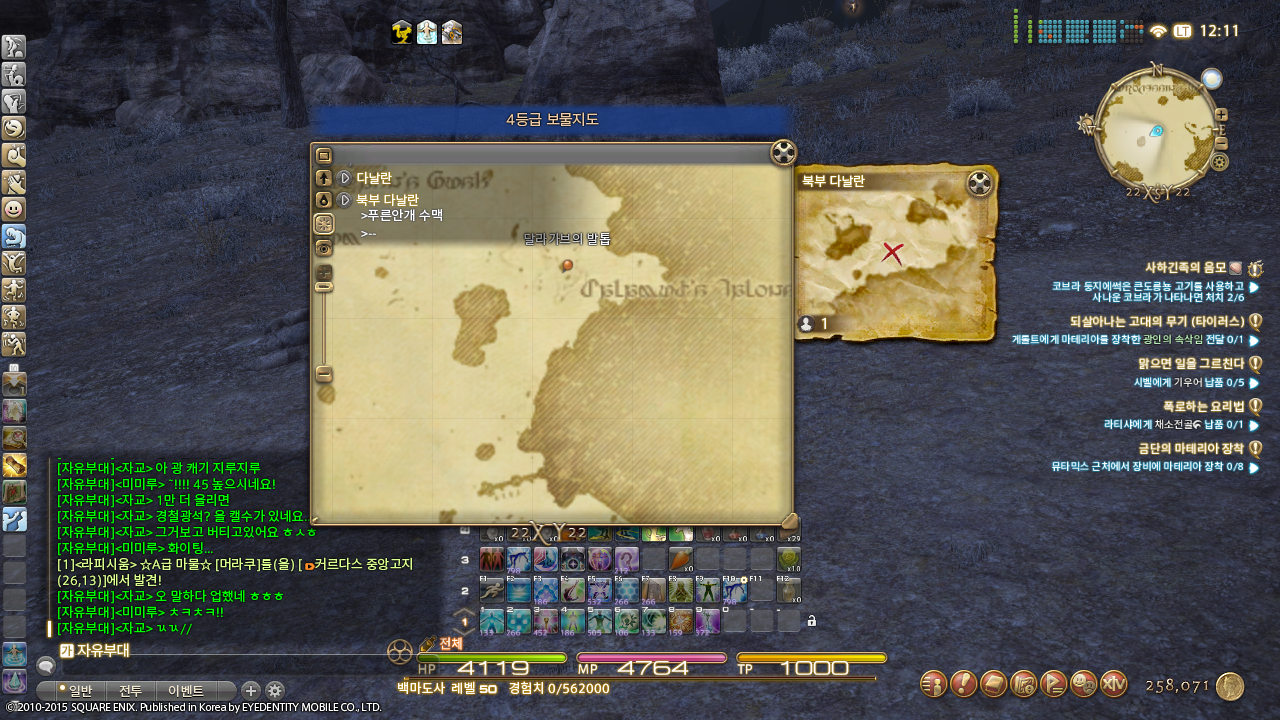Switch to the 일반 chat tab
Viewport: 1280px width, 720px height.
click(75, 690)
